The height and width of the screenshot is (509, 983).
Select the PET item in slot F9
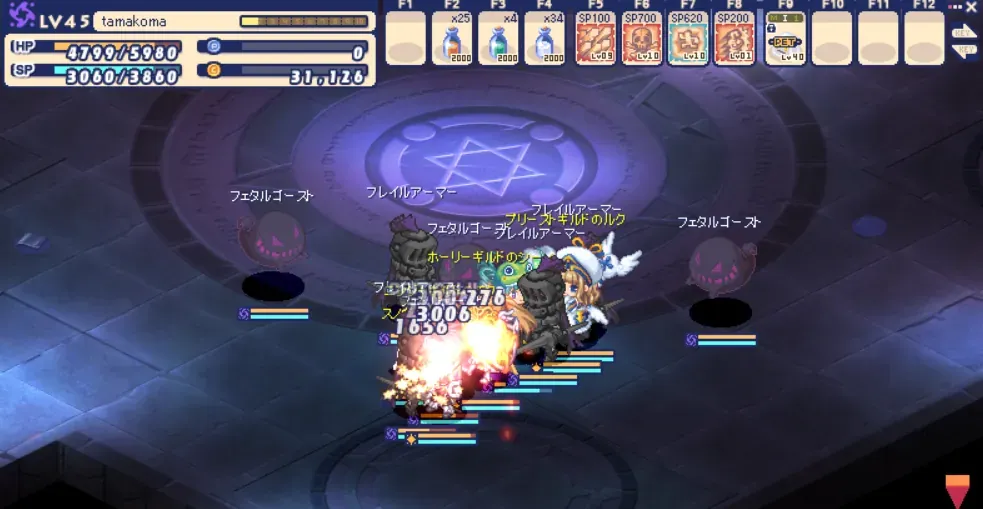[785, 40]
